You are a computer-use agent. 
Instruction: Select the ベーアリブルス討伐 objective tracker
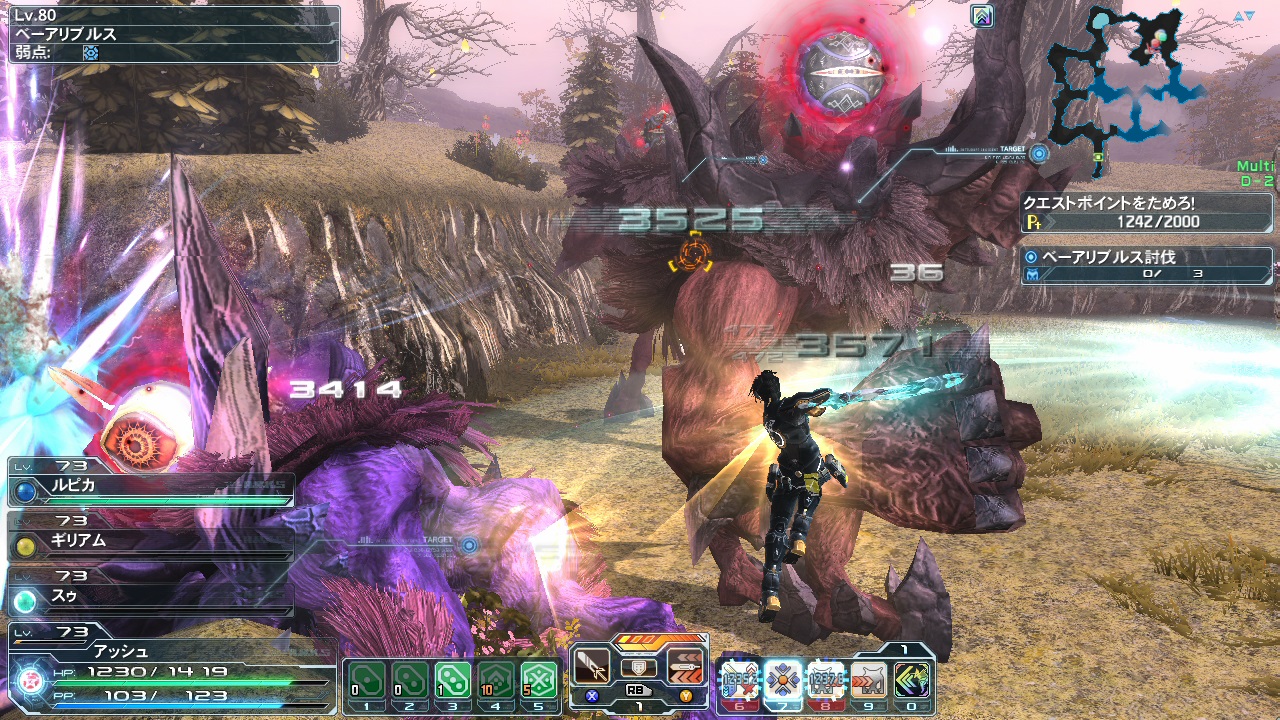(x=1146, y=265)
